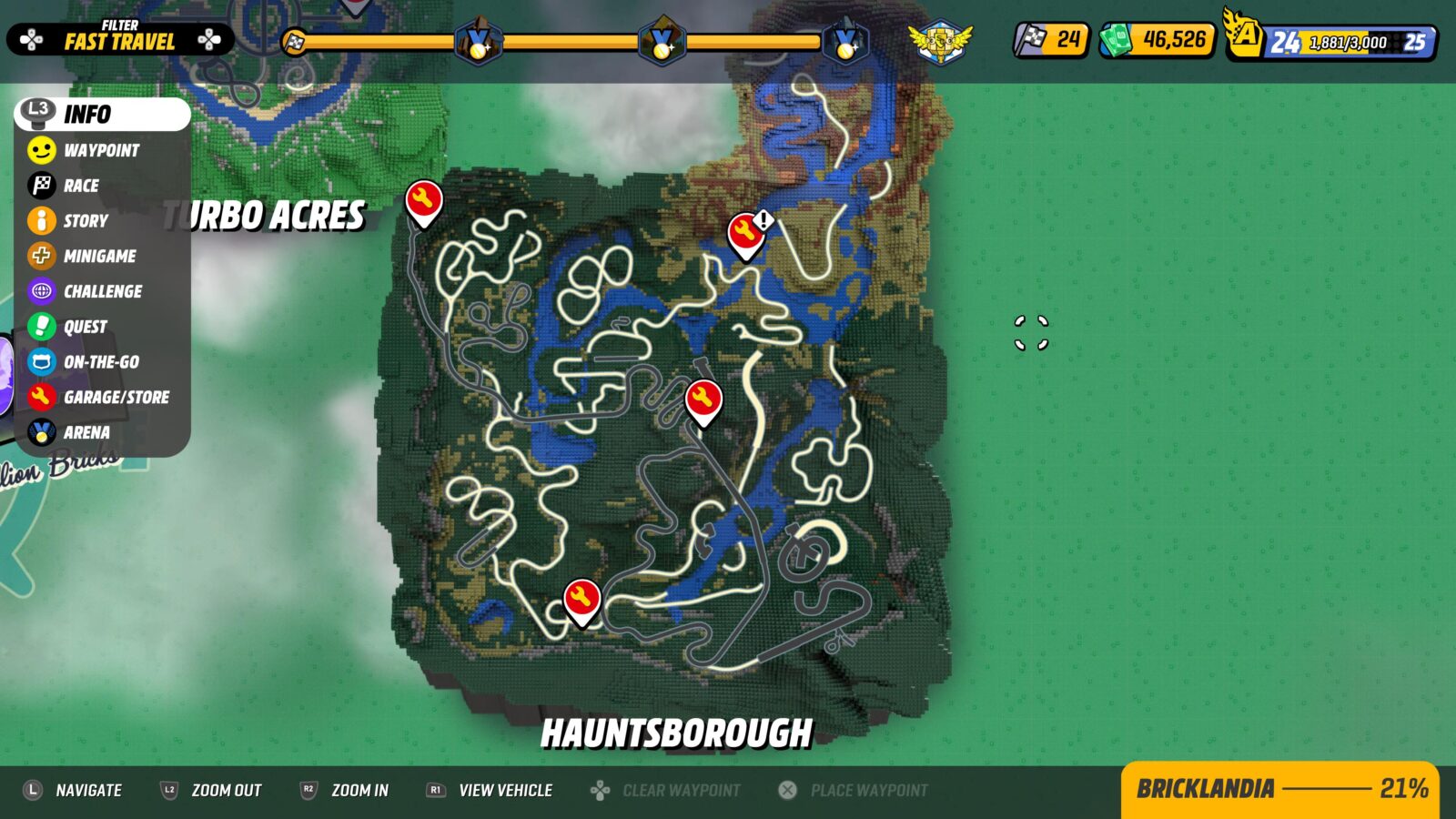Open the Arena filter
Image resolution: width=1456 pixels, height=819 pixels.
(x=38, y=432)
